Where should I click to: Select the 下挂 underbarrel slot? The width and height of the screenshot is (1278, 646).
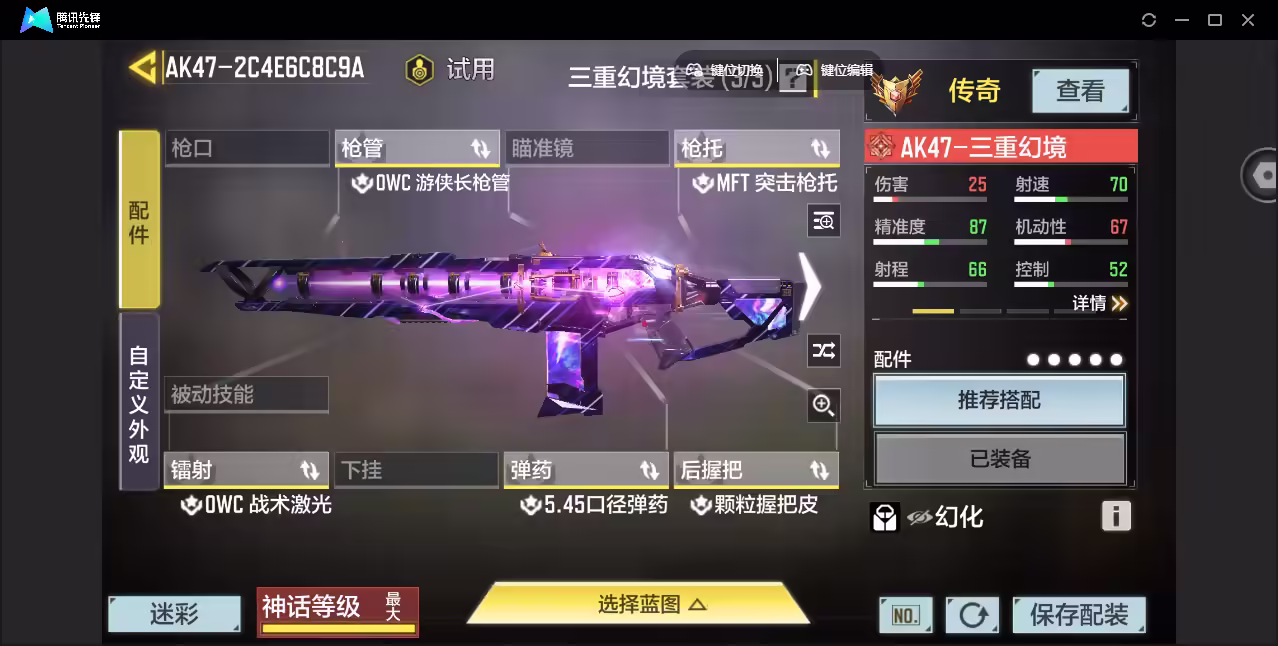tap(416, 470)
